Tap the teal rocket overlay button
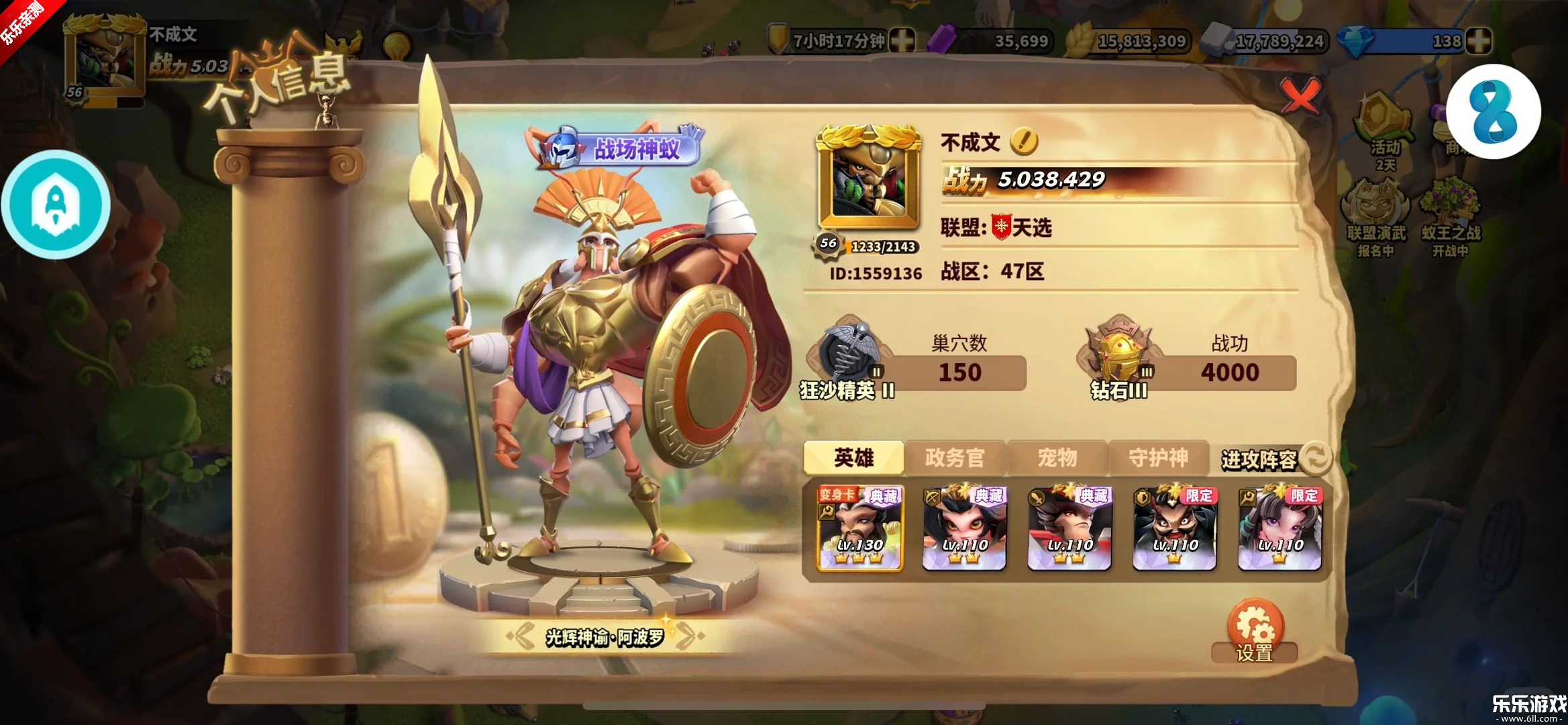 coord(56,205)
